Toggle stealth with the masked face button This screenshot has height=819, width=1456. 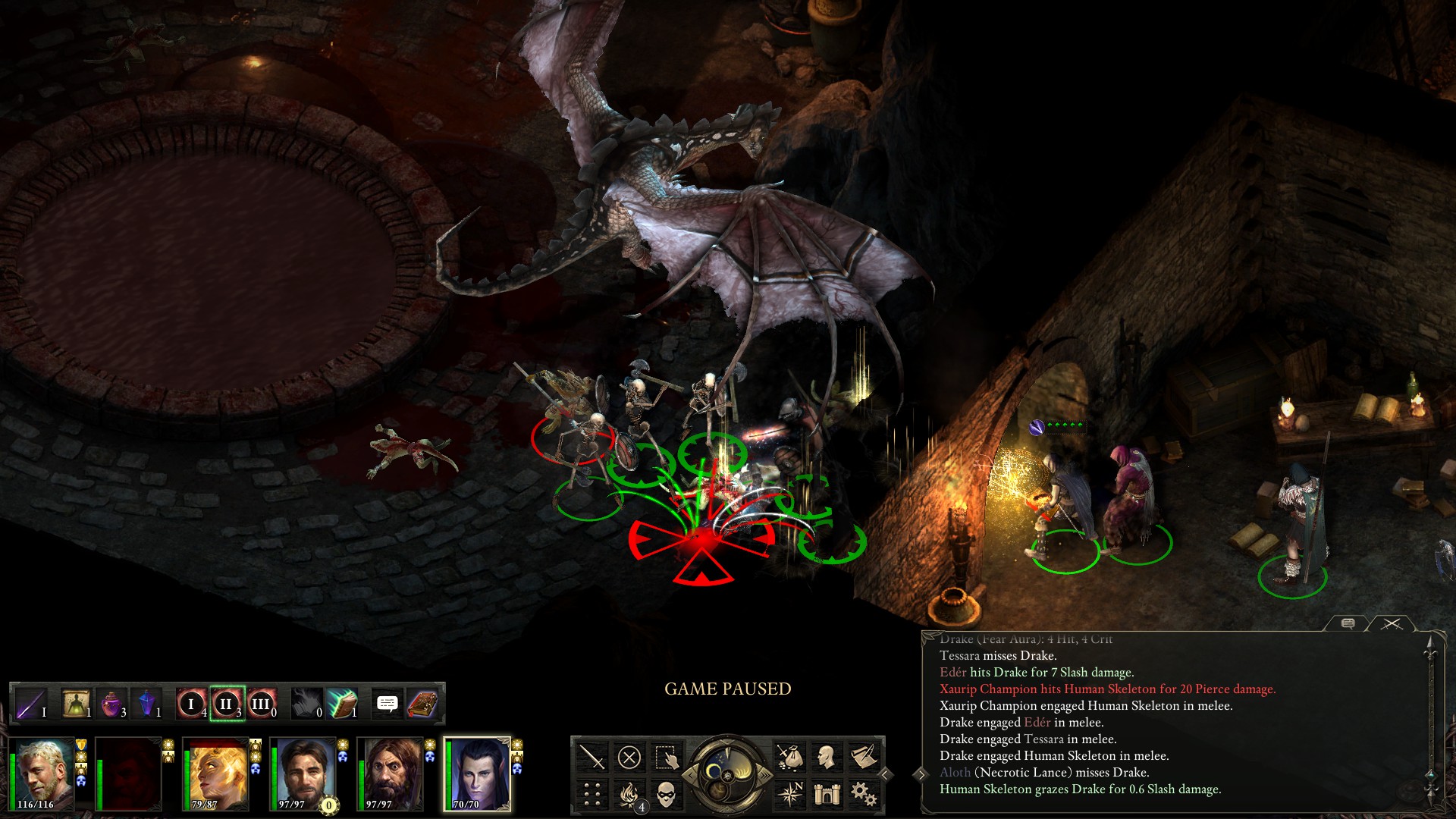click(x=666, y=794)
